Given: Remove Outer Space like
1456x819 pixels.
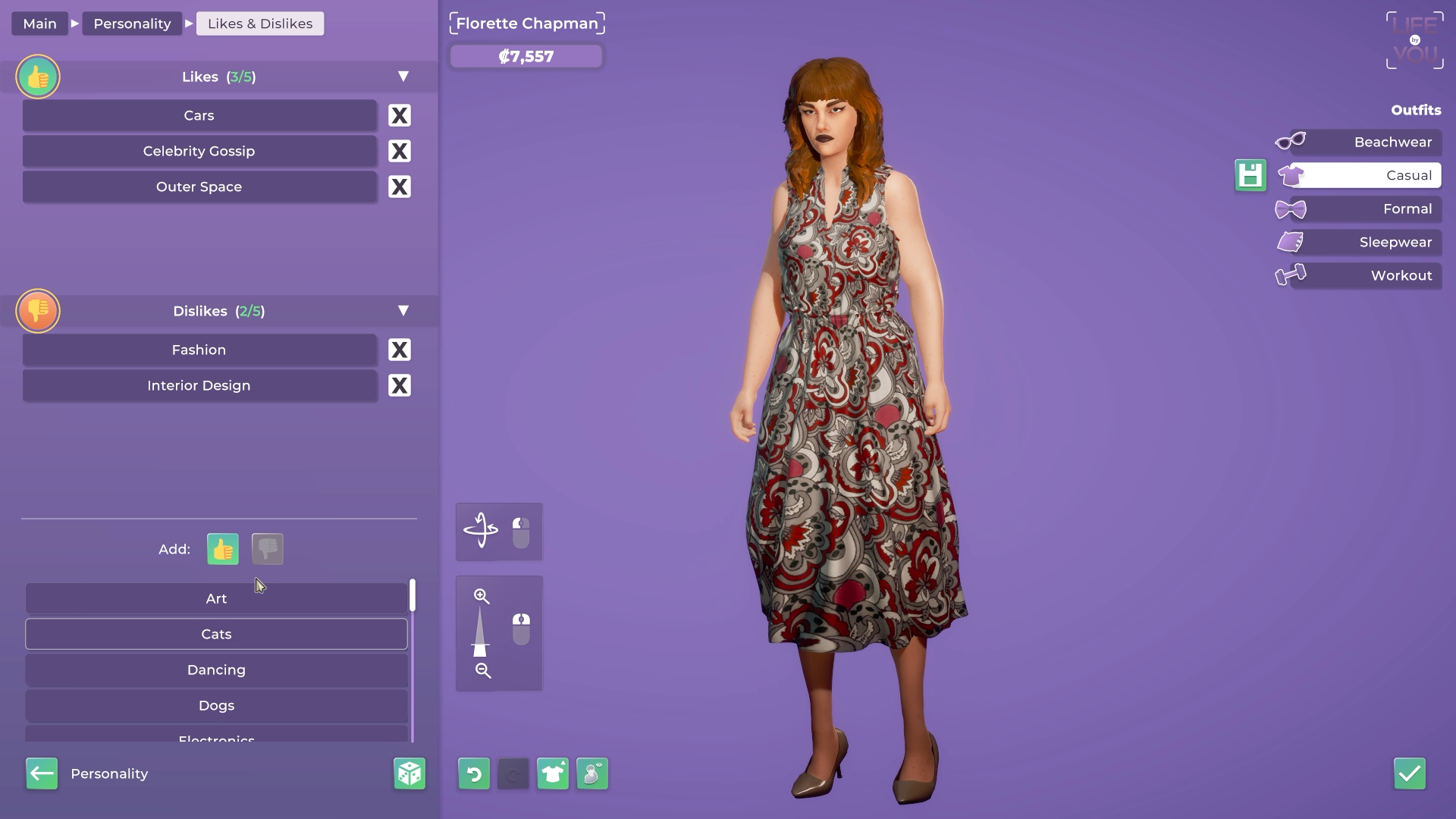Looking at the screenshot, I should tap(400, 187).
